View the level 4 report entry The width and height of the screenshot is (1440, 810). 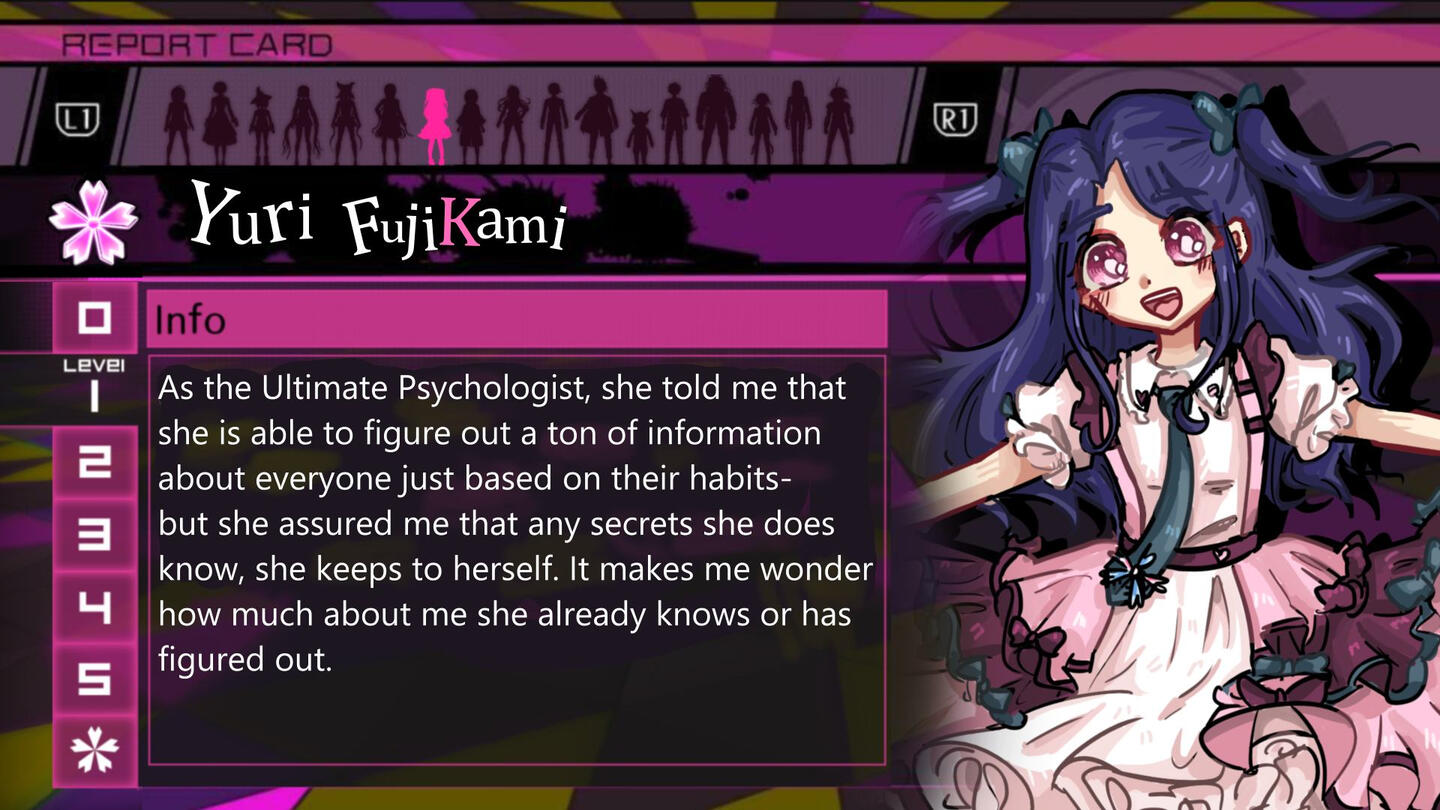click(x=94, y=608)
